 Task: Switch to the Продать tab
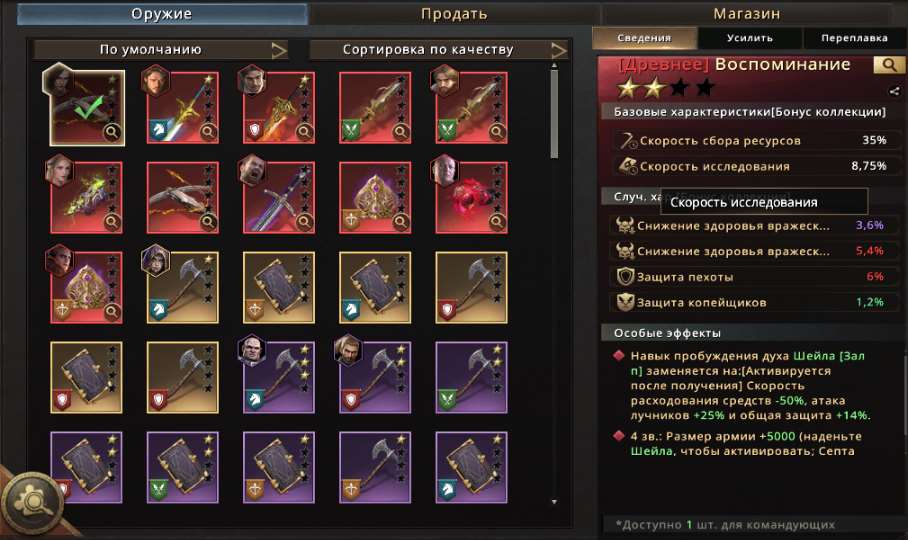tap(453, 14)
